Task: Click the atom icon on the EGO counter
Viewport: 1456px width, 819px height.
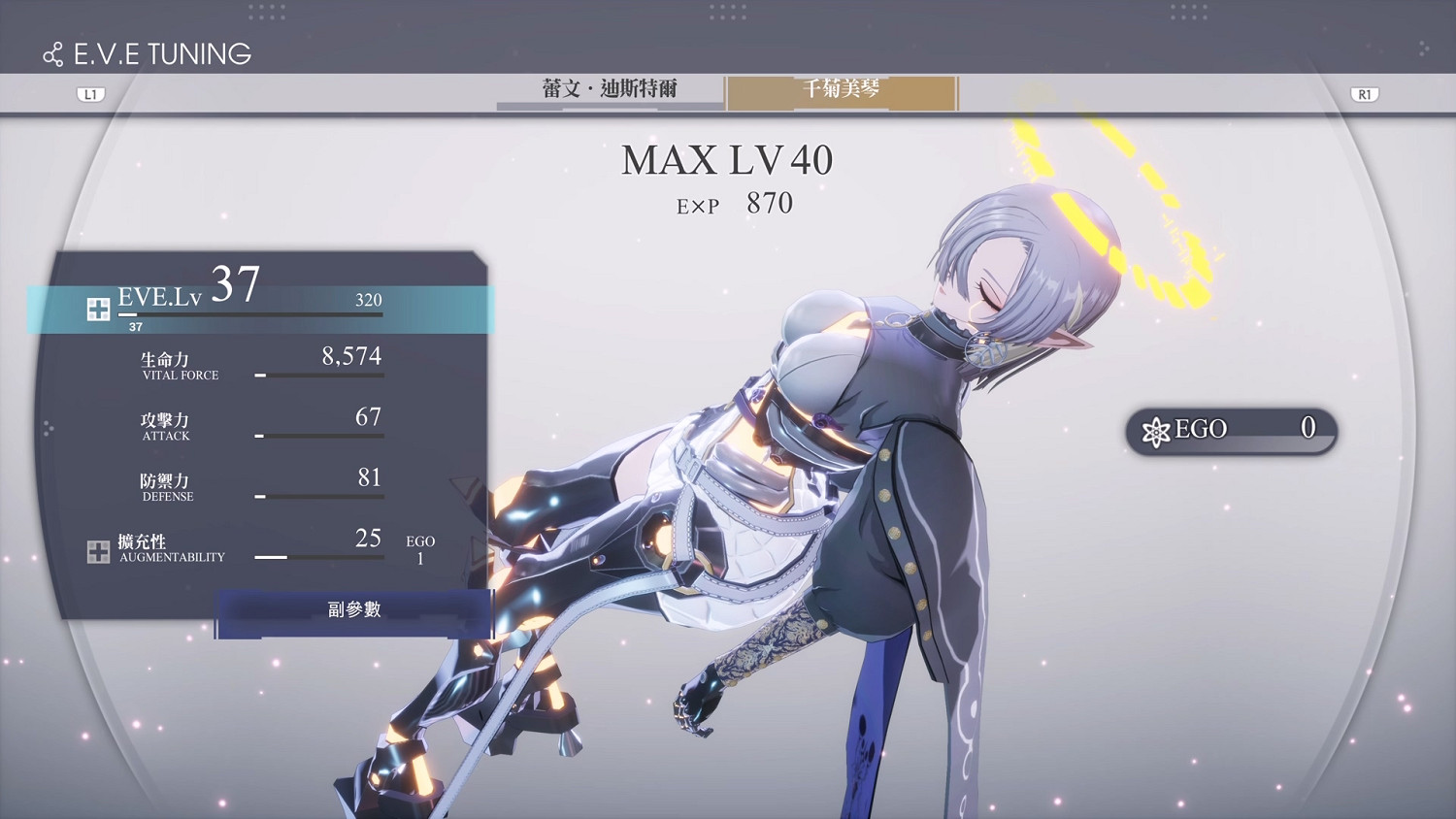Action: coord(1155,429)
